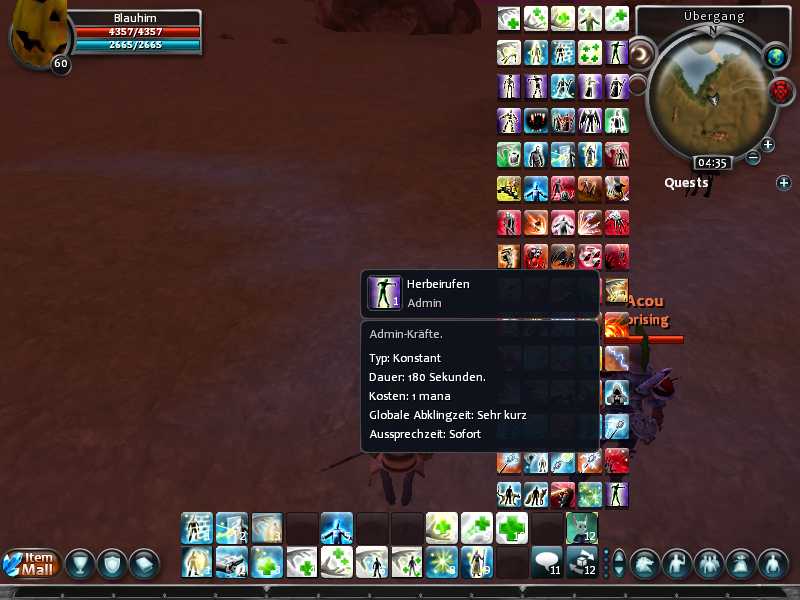The height and width of the screenshot is (600, 800).
Task: Activate the cube icon hotbar slot
Action: [x=581, y=562]
